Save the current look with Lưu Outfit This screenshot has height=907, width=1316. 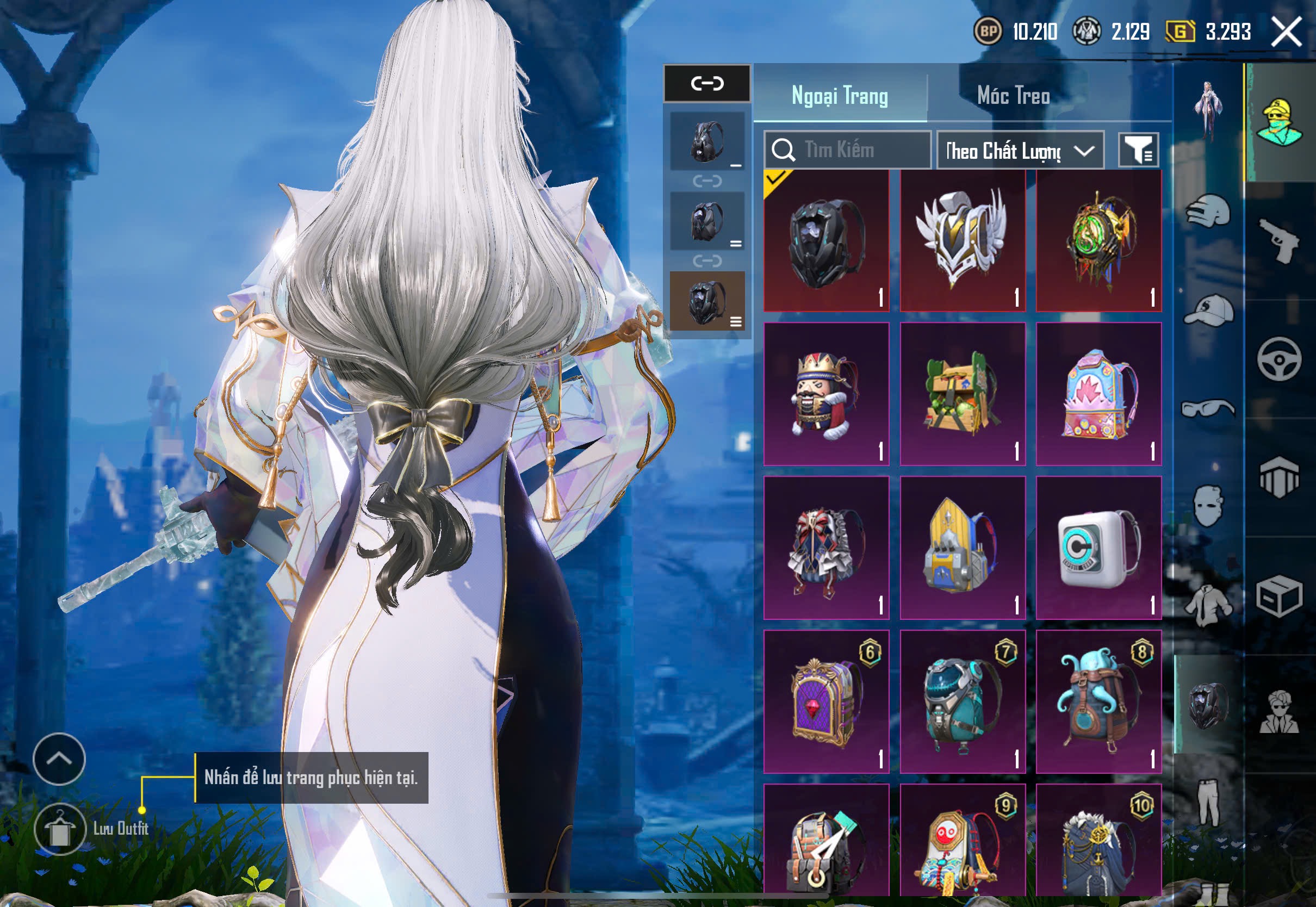(60, 829)
